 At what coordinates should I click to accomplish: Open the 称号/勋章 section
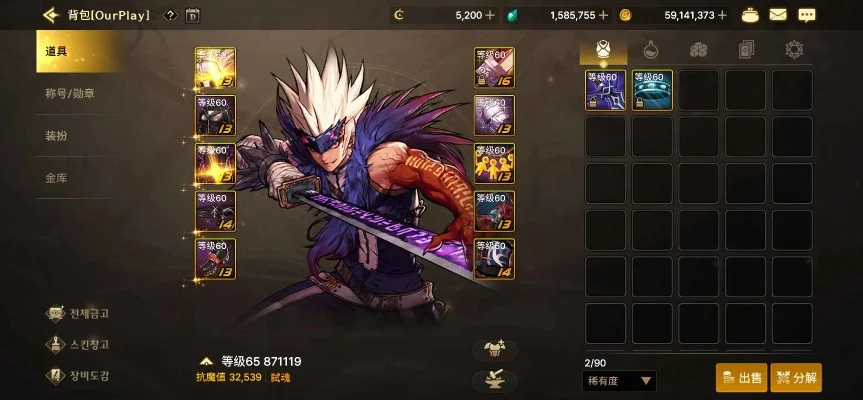pos(70,93)
